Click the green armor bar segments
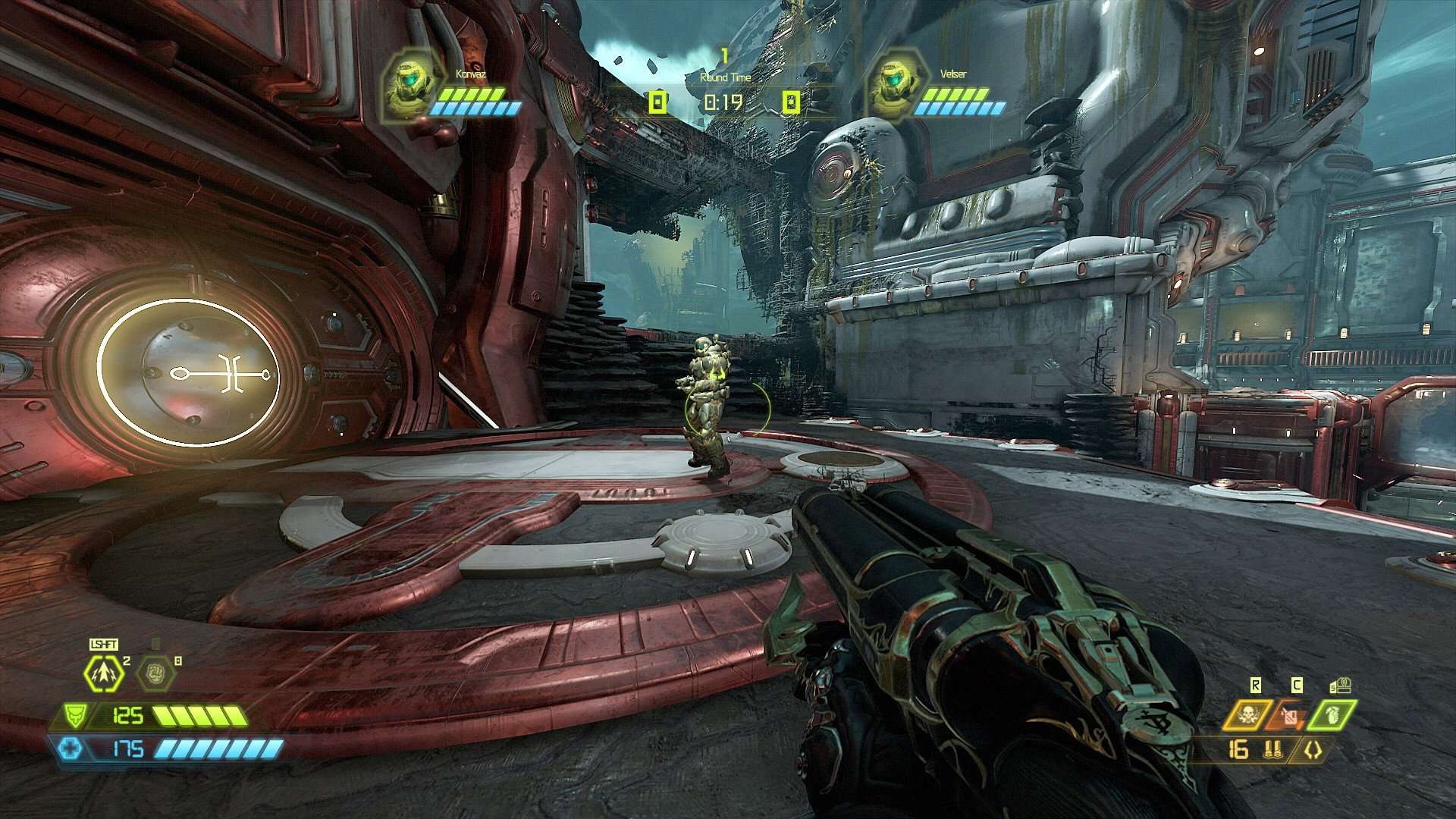The image size is (1456, 819). [x=200, y=715]
